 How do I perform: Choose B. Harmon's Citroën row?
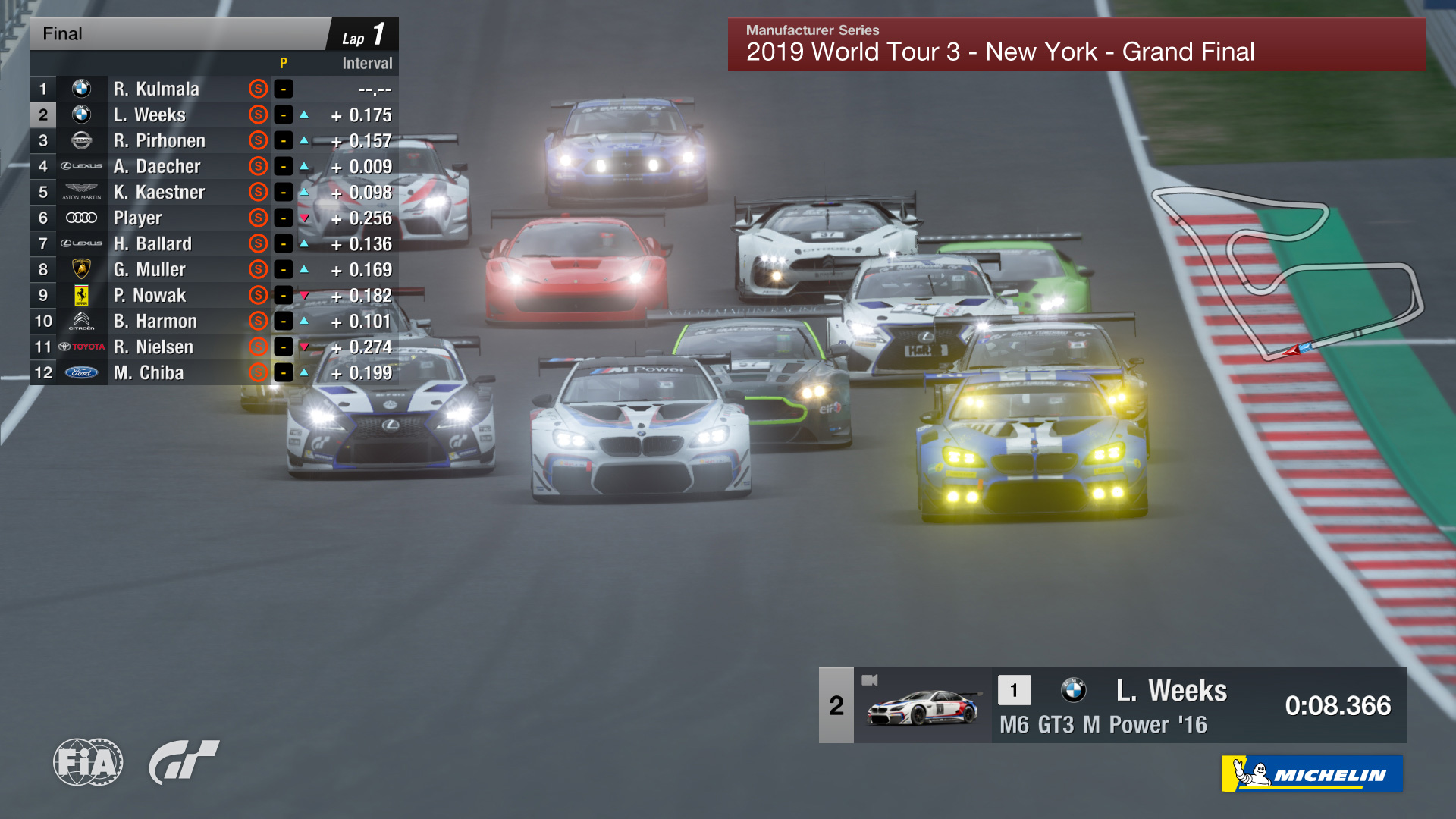[155, 321]
